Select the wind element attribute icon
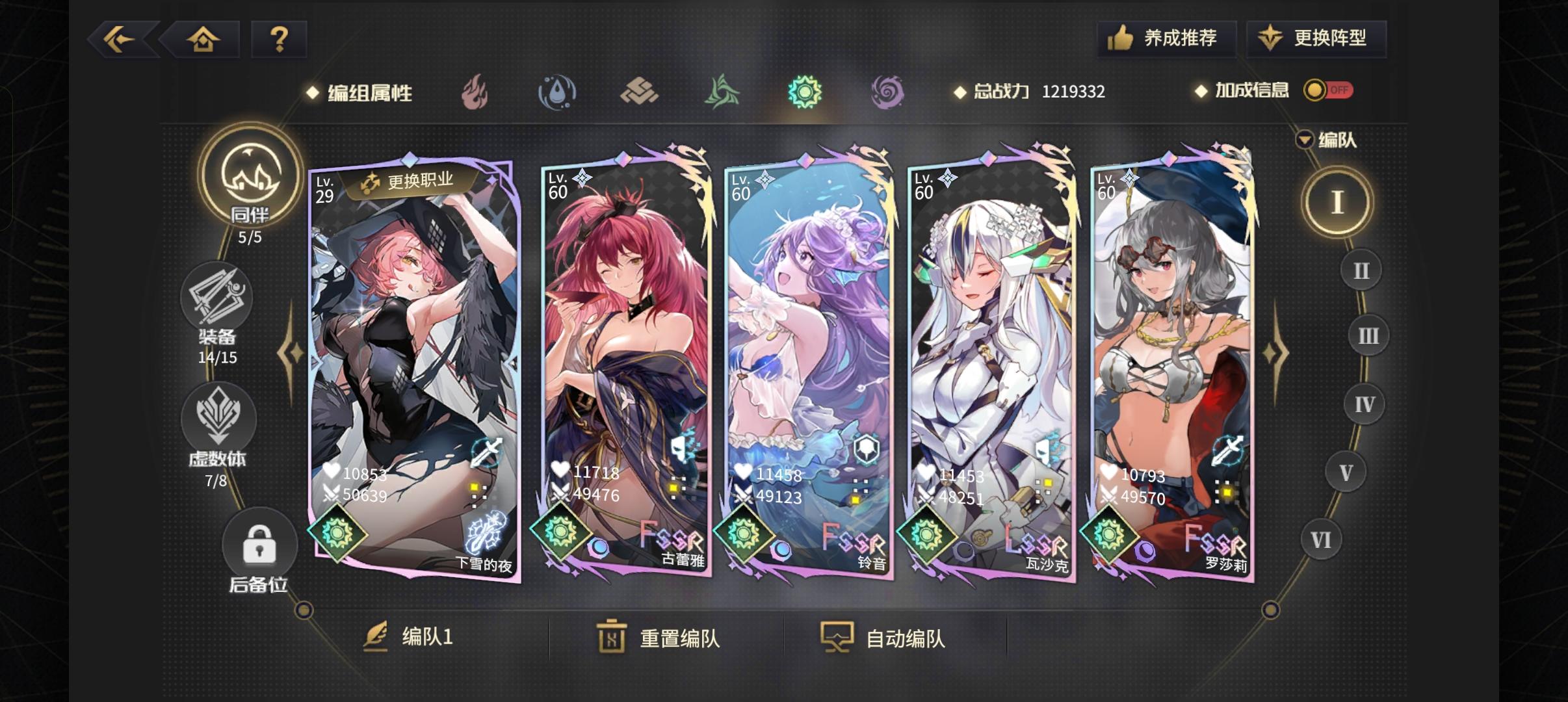The height and width of the screenshot is (702, 1568). click(x=723, y=92)
